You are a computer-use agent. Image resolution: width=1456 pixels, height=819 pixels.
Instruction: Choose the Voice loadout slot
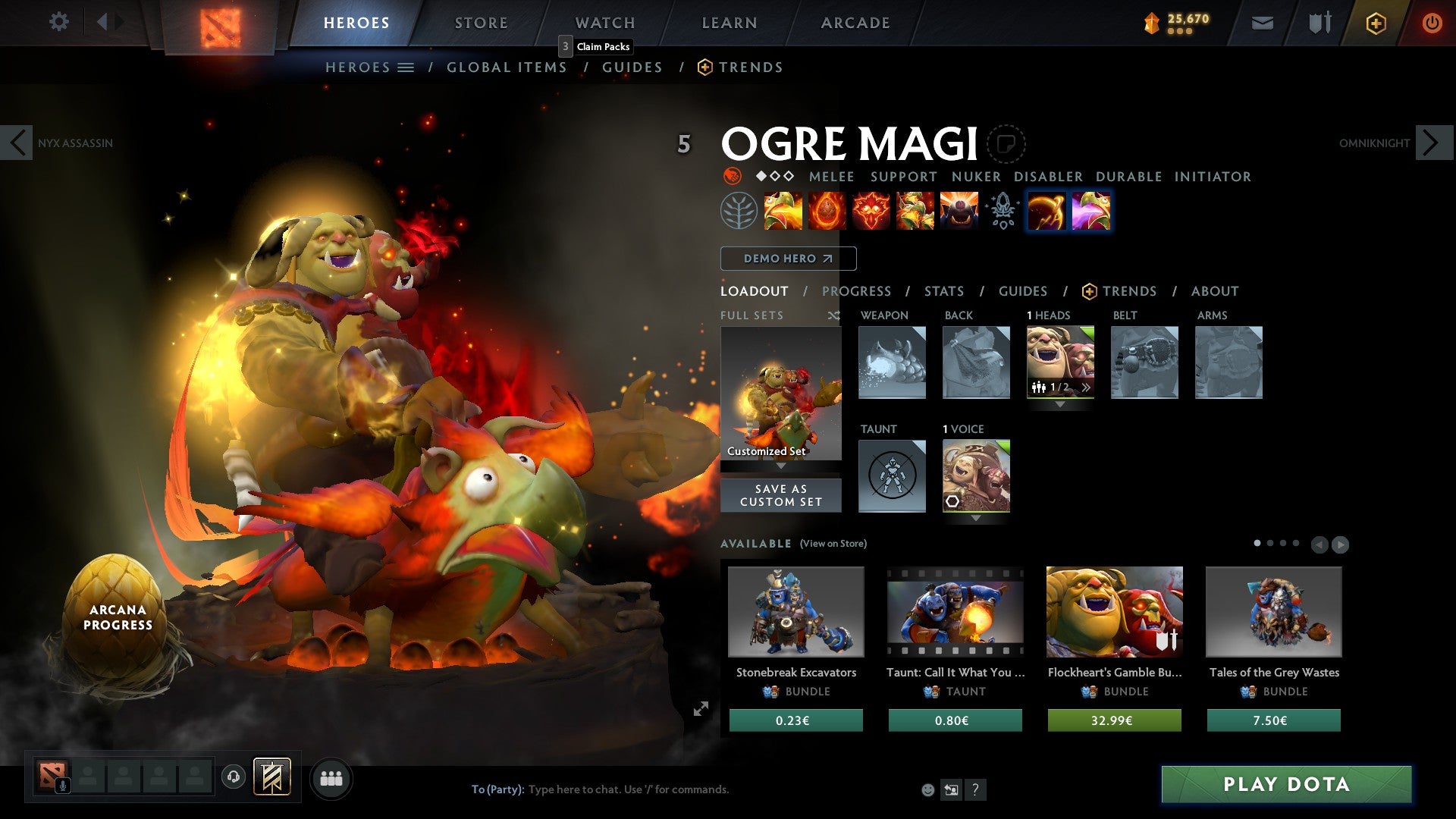pos(975,475)
